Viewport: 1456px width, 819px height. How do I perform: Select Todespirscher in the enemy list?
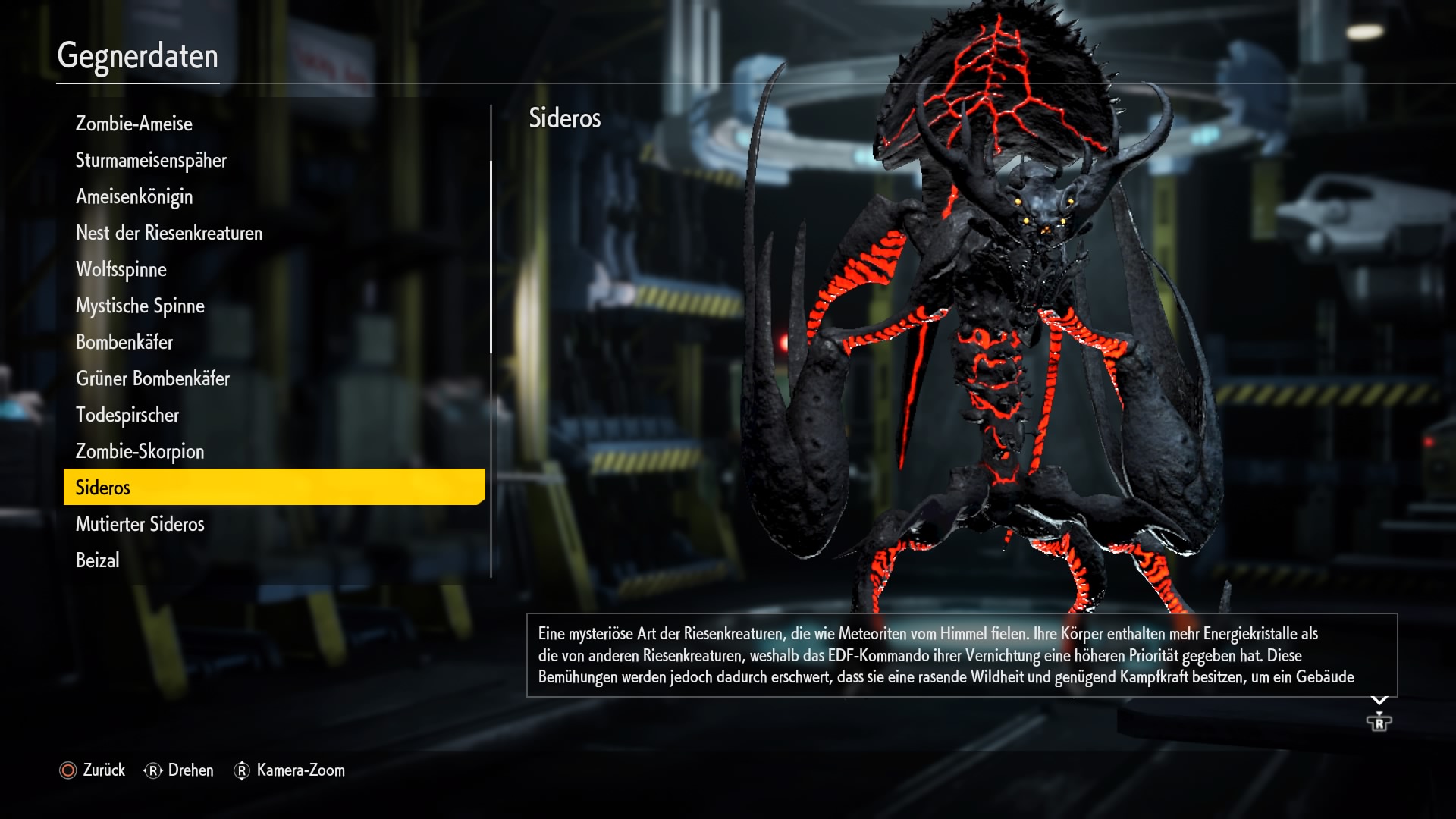127,415
